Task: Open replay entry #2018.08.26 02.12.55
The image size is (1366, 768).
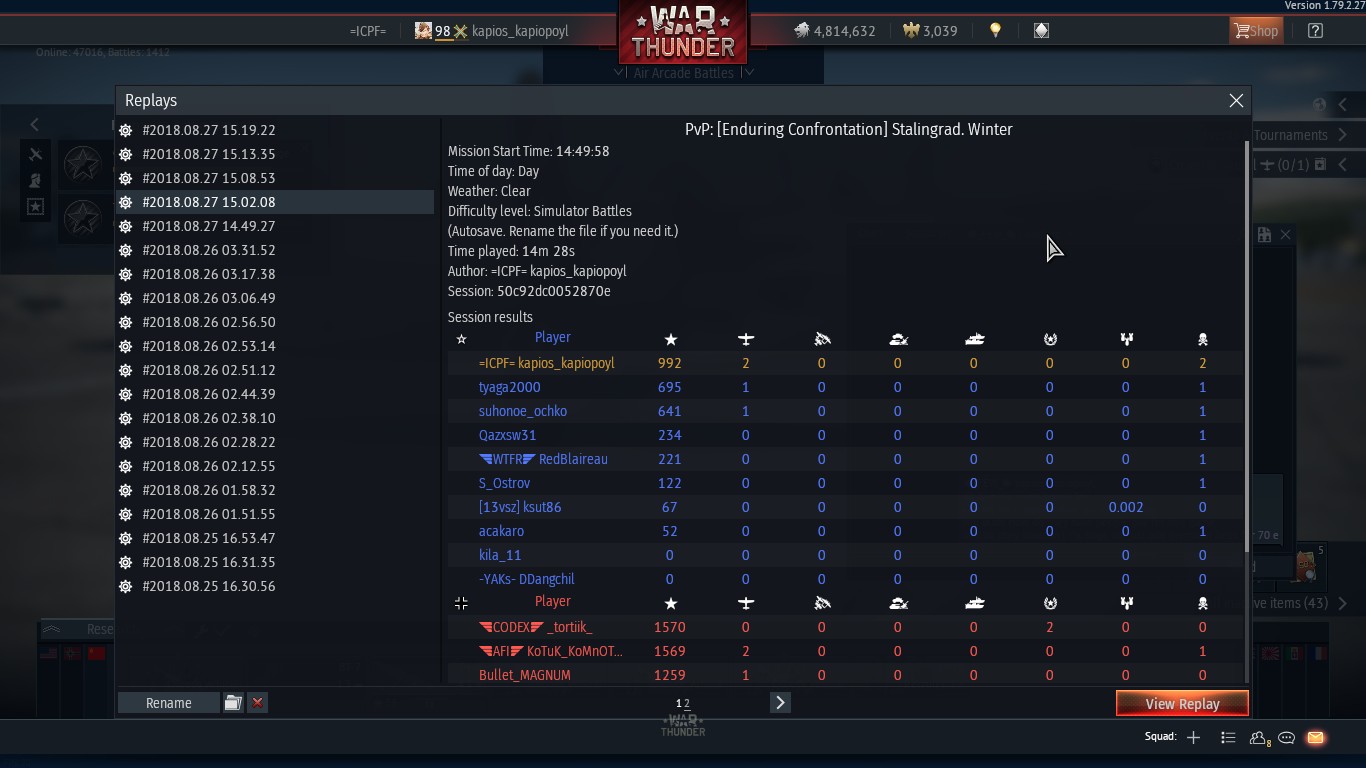Action: coord(208,466)
